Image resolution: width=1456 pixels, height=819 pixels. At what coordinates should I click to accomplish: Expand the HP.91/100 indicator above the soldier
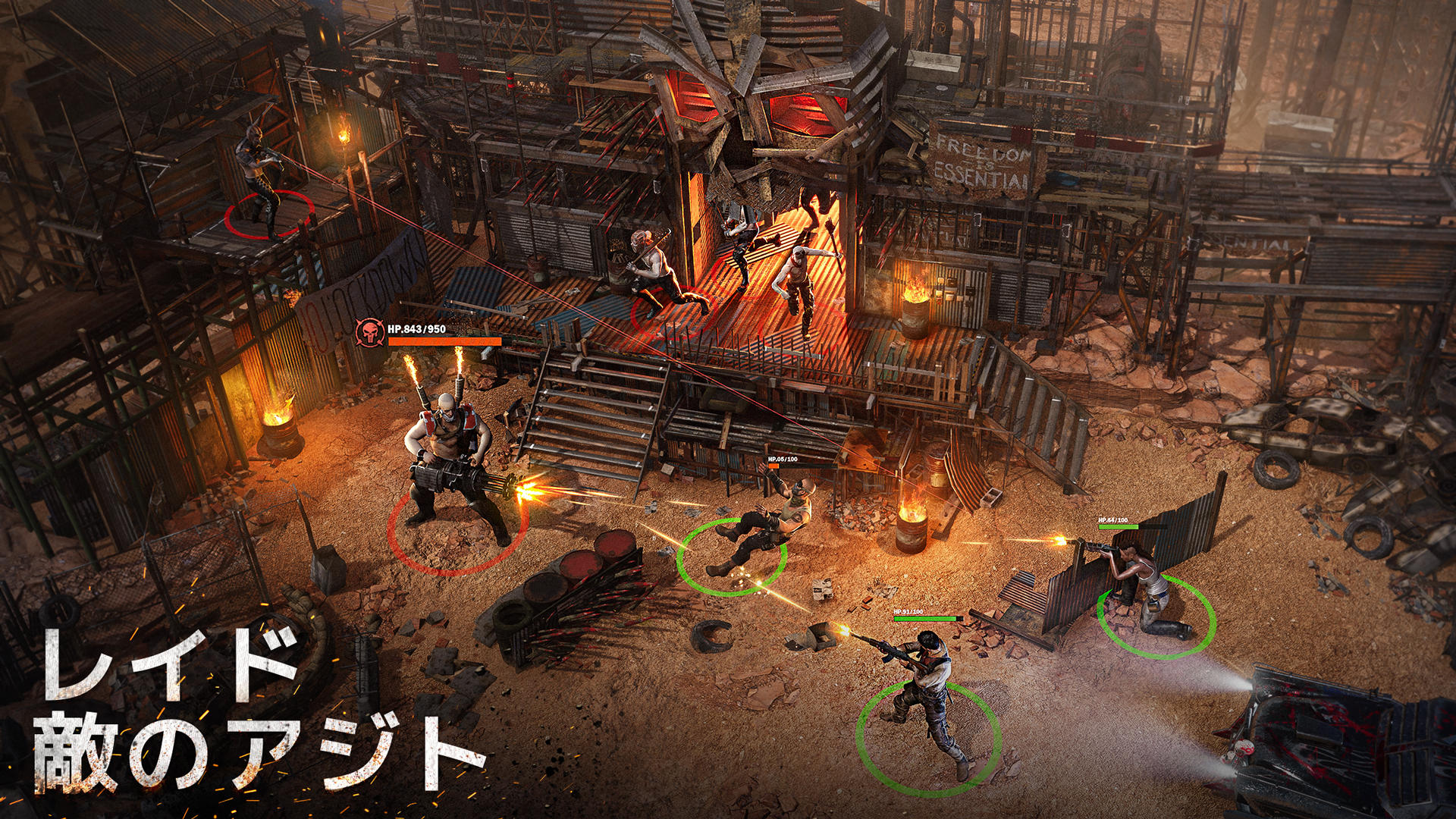pos(927,618)
